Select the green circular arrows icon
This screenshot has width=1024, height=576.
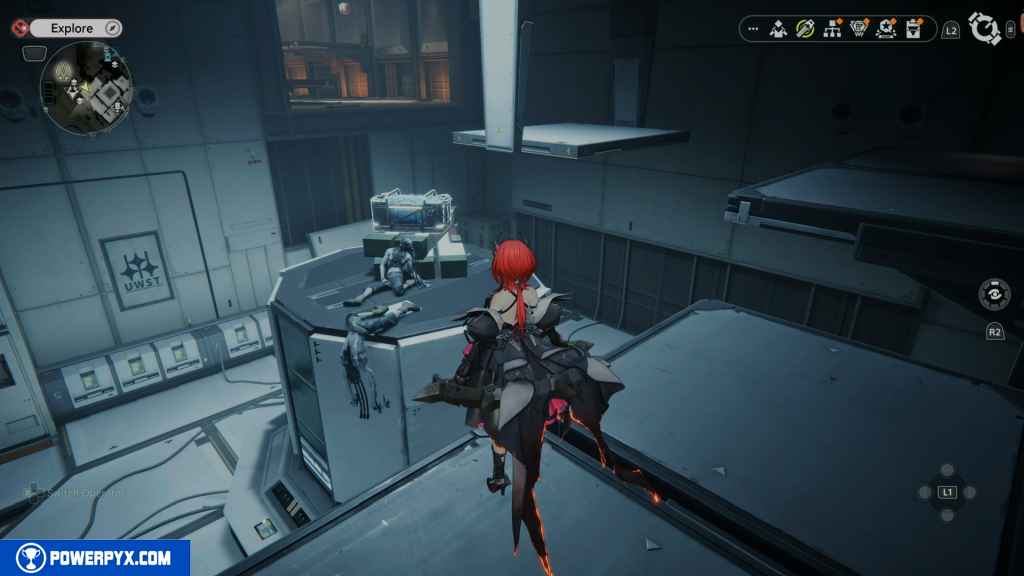pos(805,29)
